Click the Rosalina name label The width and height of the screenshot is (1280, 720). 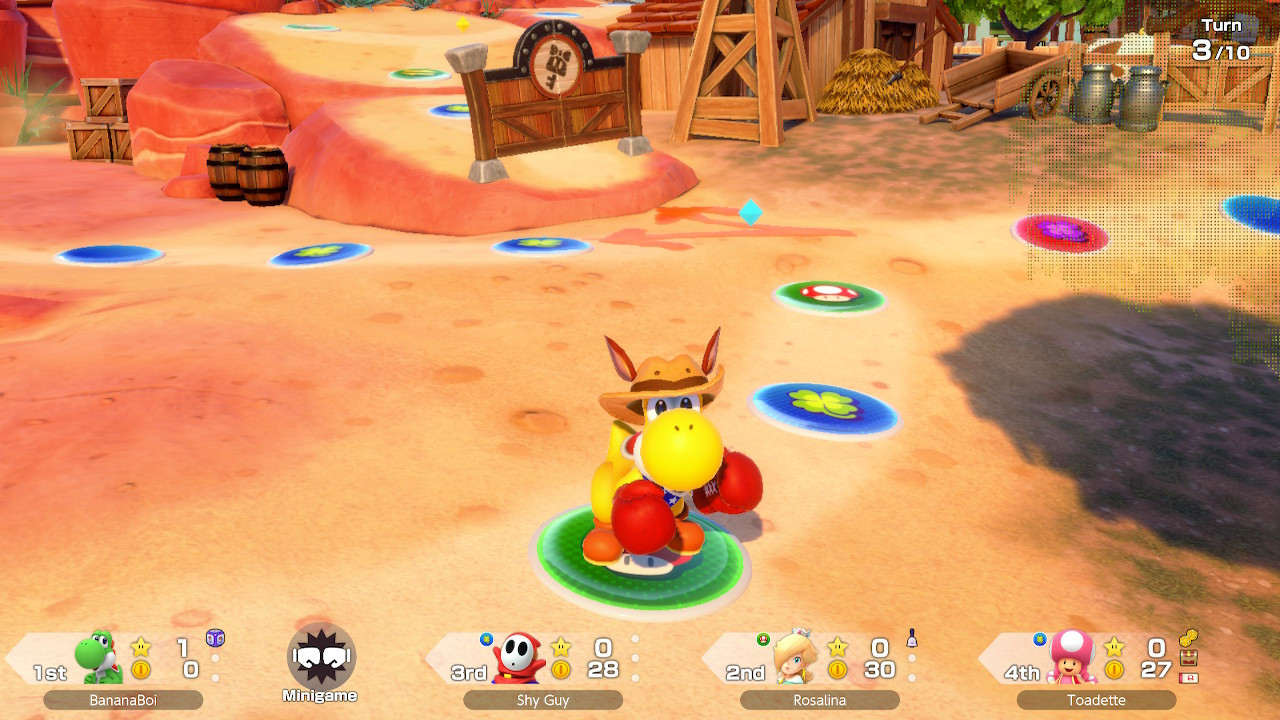click(x=820, y=700)
